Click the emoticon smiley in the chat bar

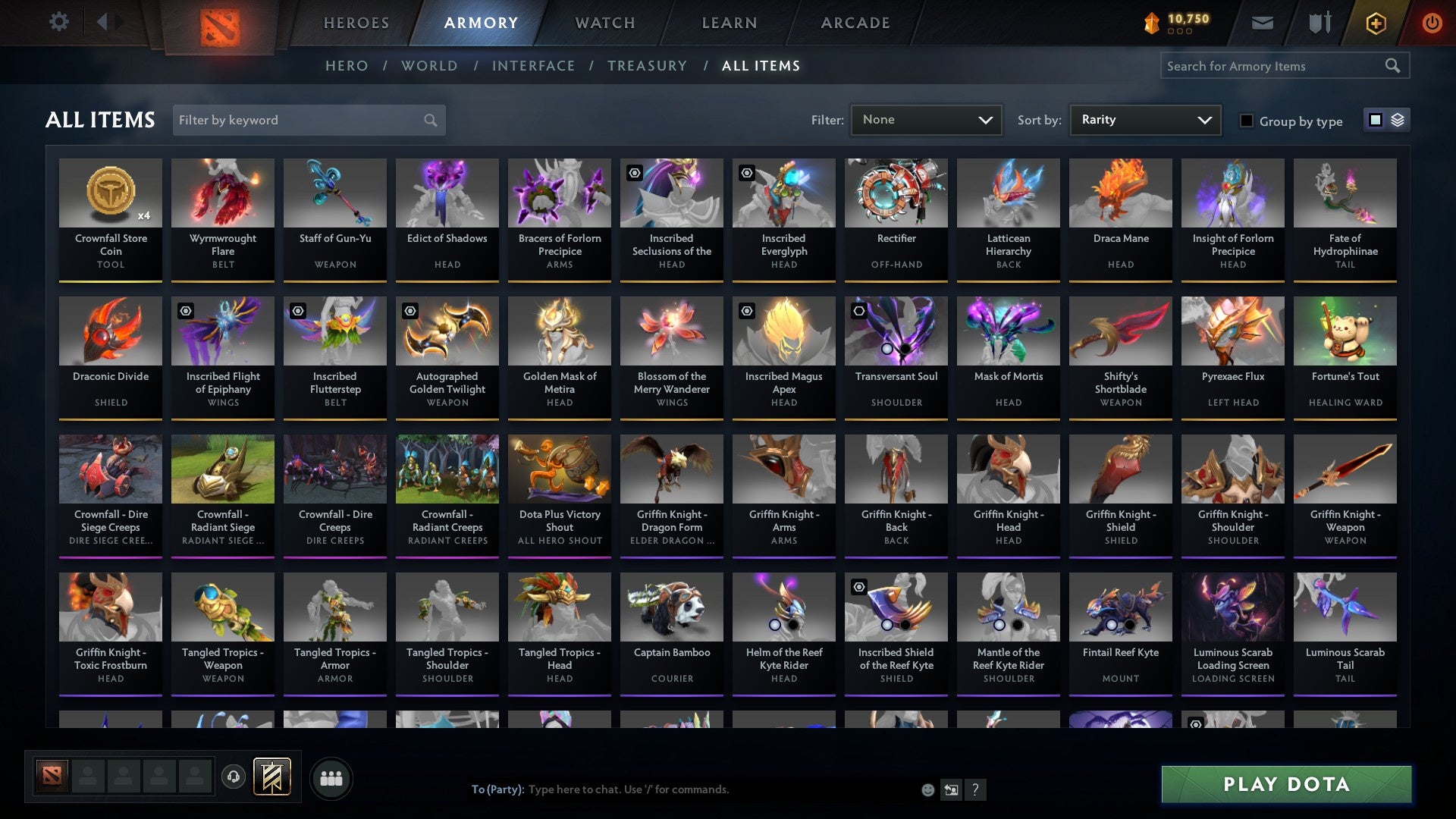coord(927,789)
